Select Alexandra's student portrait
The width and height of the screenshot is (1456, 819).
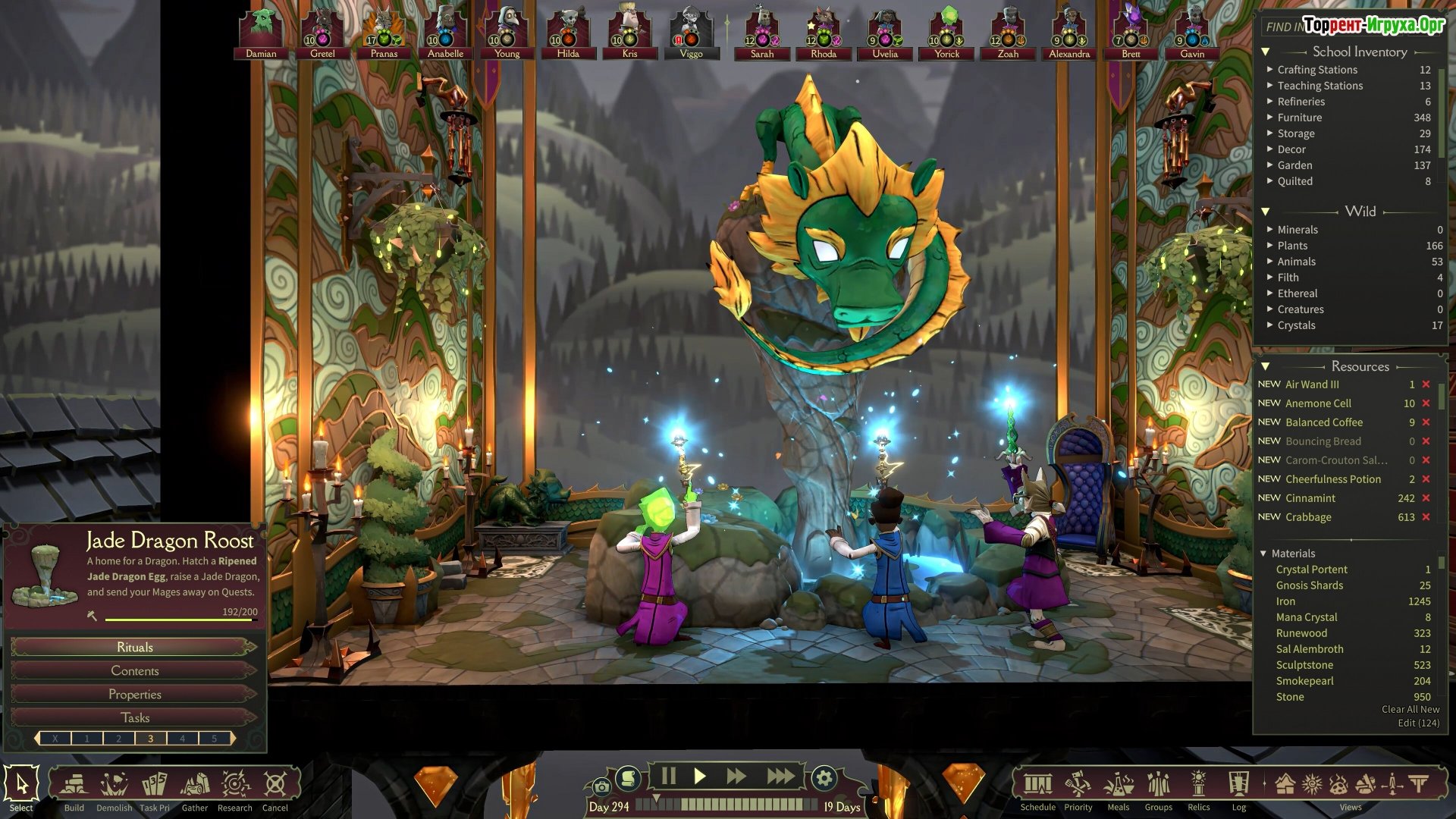pos(1069,33)
